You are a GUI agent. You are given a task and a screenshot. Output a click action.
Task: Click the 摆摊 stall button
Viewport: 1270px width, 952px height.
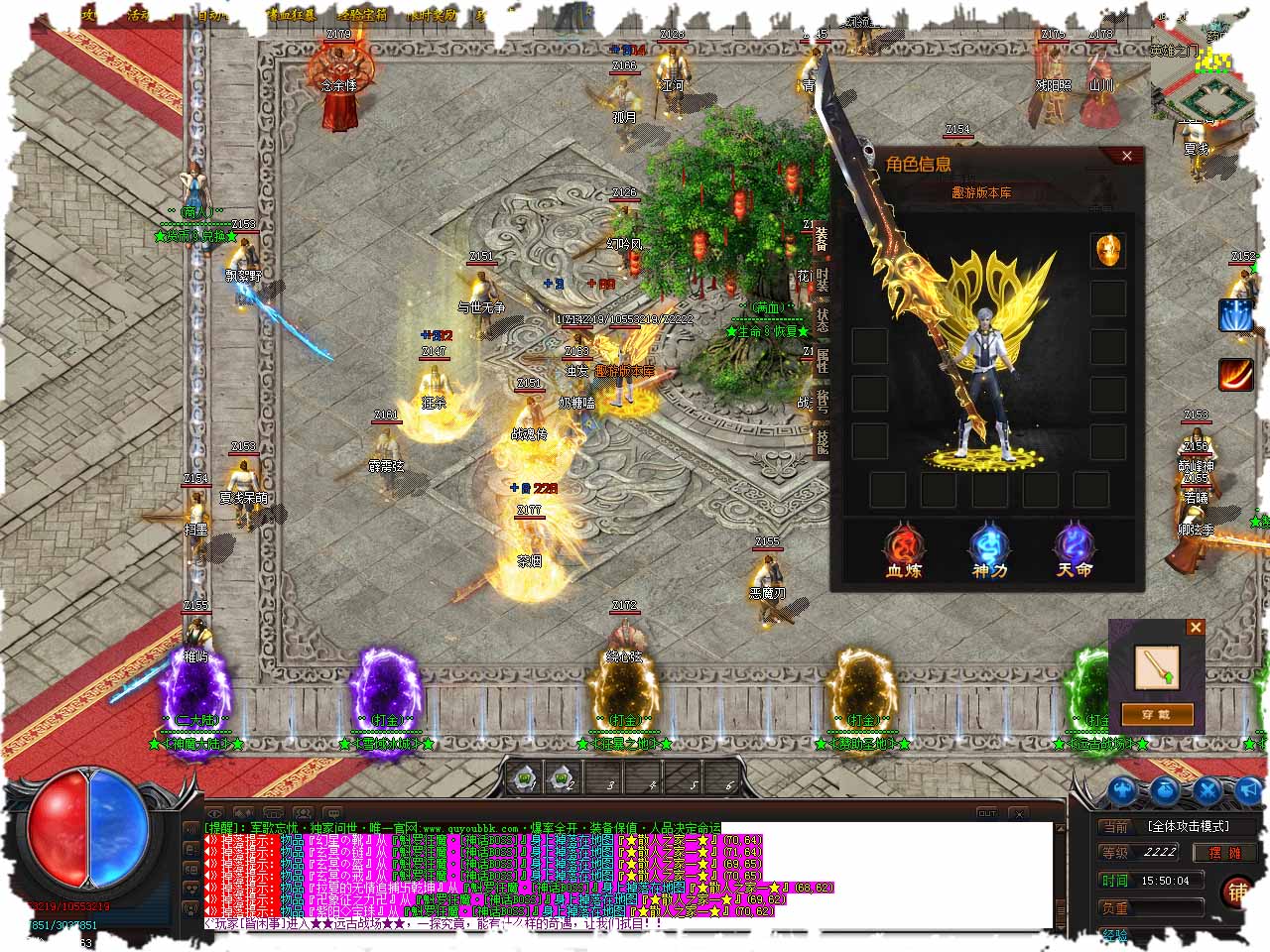pos(1224,852)
